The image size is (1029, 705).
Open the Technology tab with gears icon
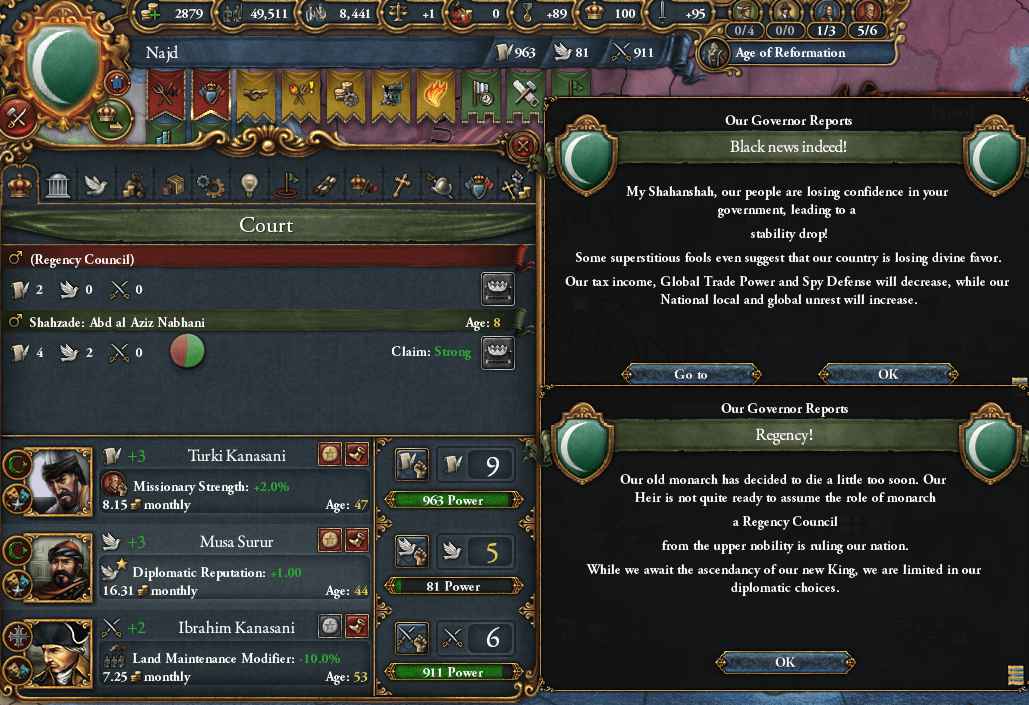click(x=210, y=185)
